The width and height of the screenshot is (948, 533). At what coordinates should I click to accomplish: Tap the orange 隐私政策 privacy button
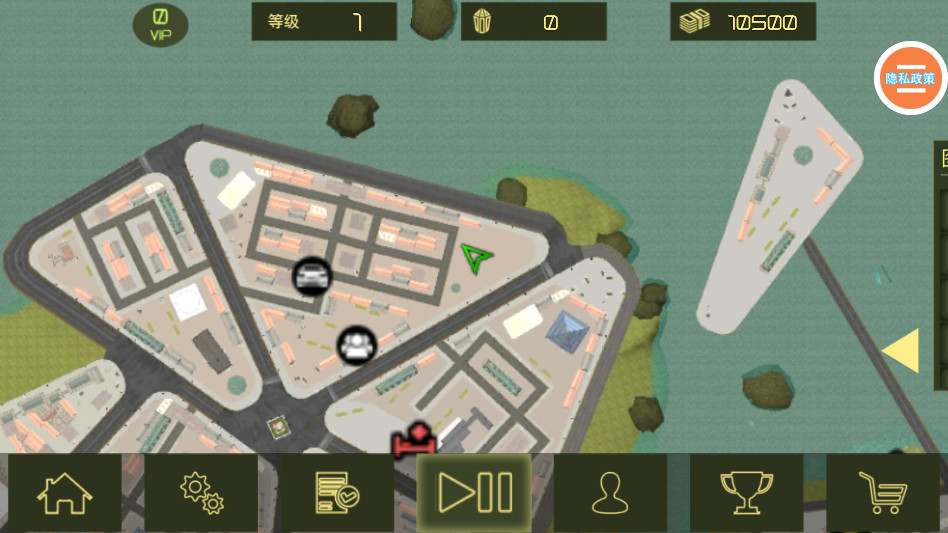click(x=910, y=78)
